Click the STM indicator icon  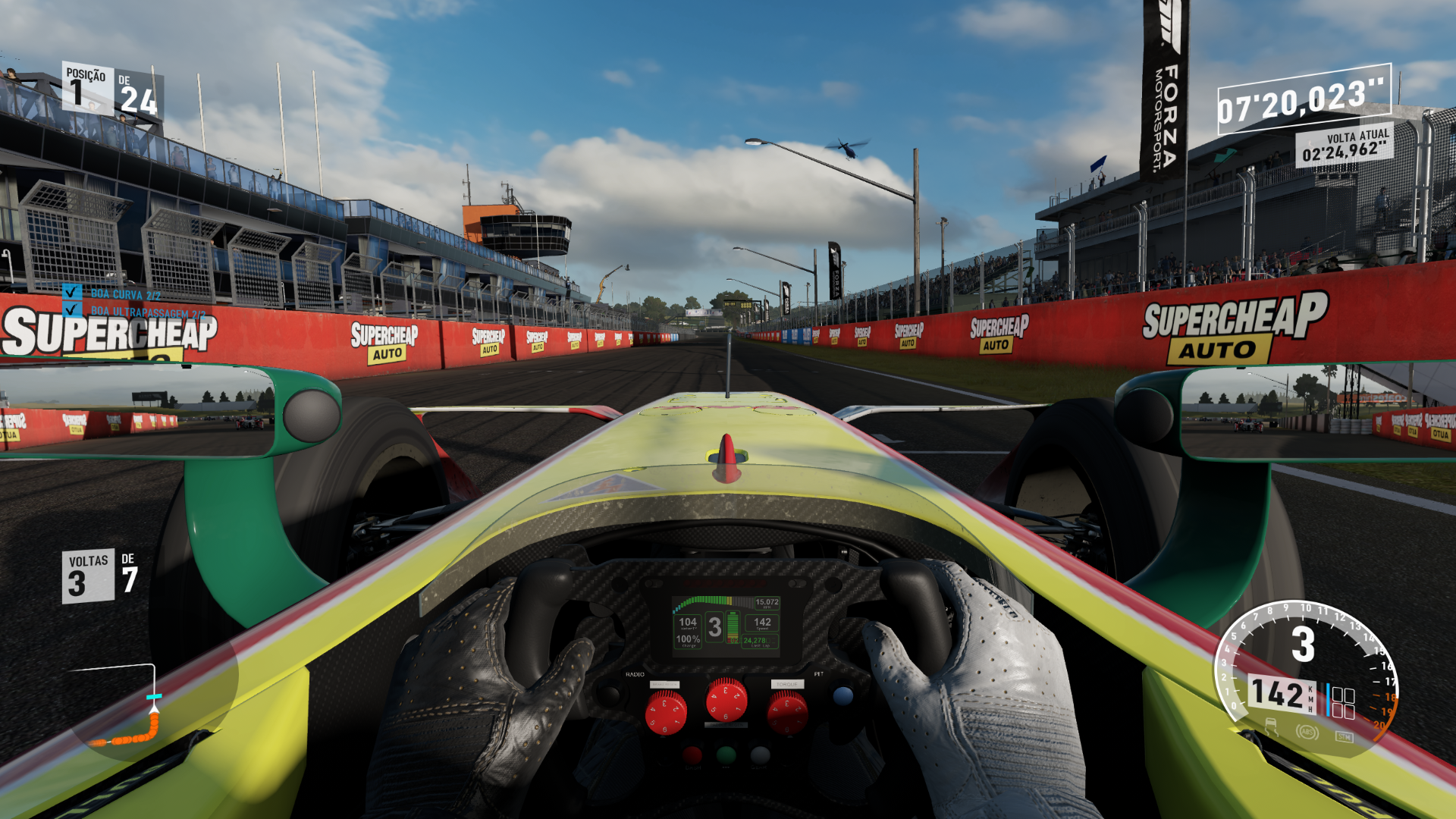tap(1344, 736)
